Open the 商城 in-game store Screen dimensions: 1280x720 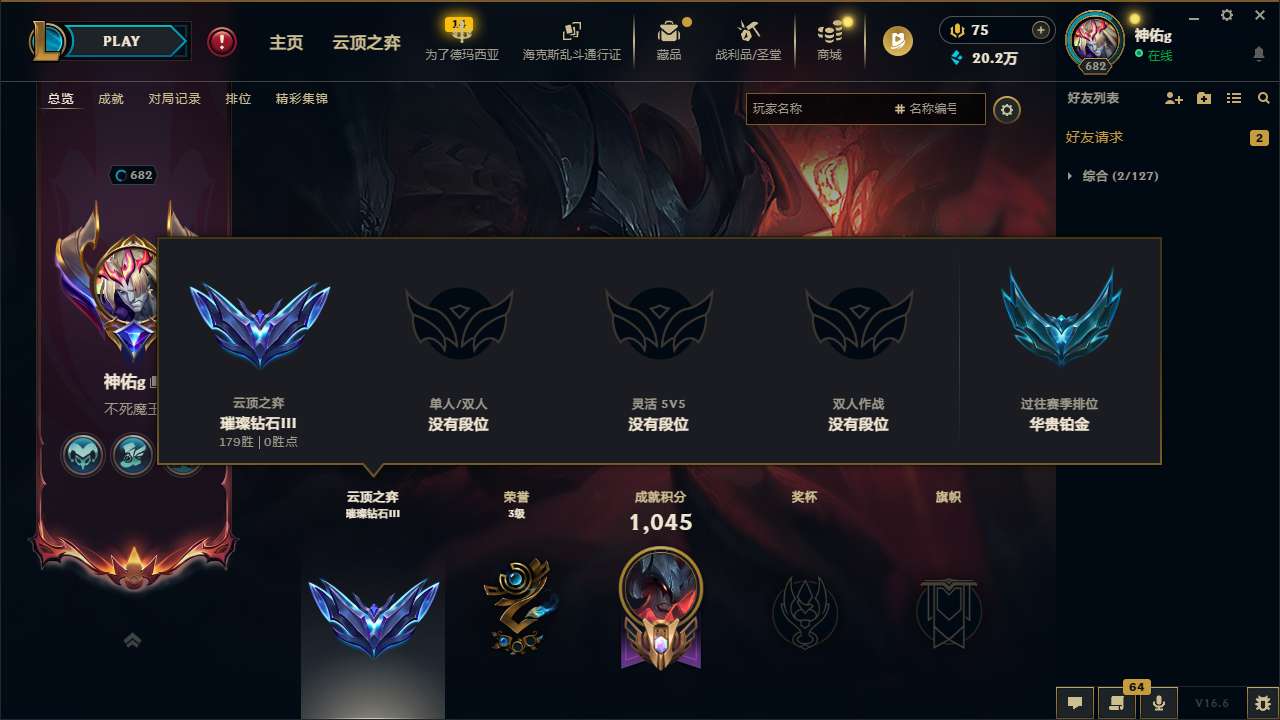click(829, 41)
